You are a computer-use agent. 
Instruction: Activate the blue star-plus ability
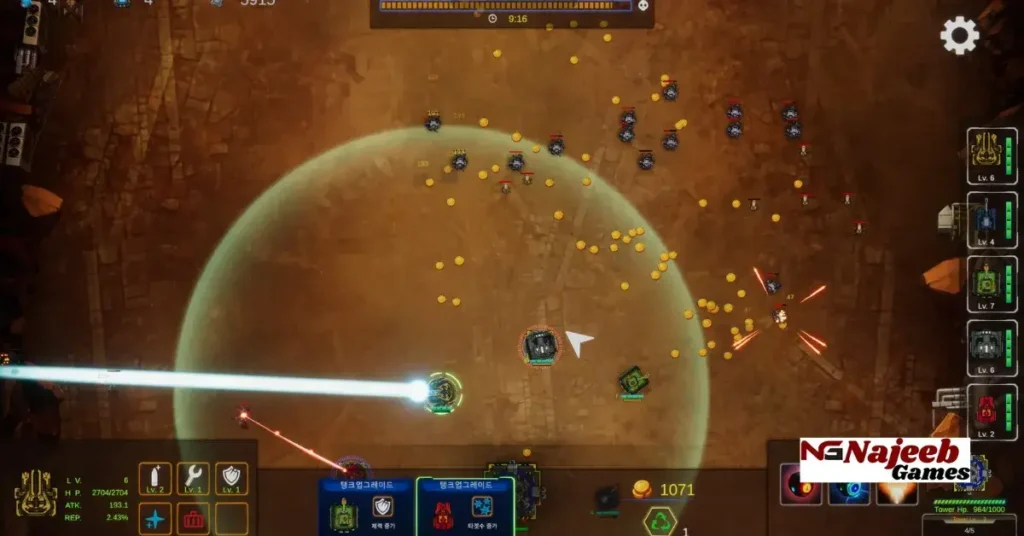[x=155, y=518]
